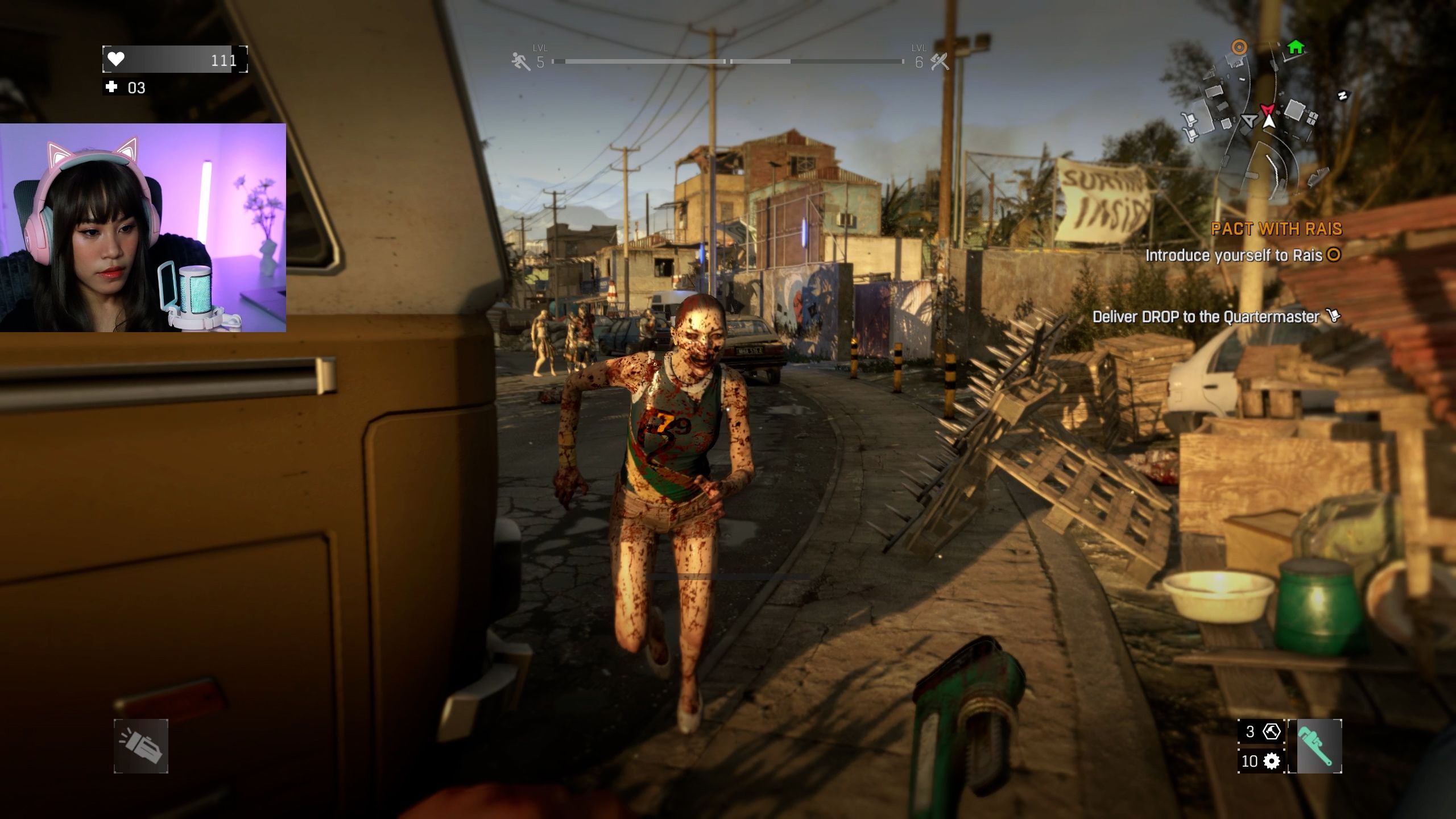Click the medkit cross icon

tap(112, 87)
